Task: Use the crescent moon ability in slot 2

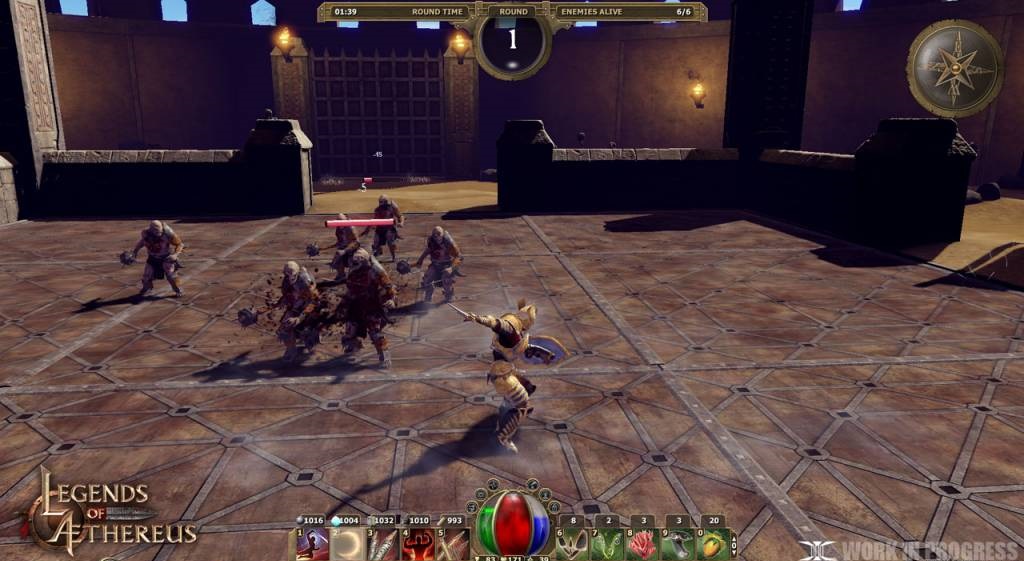Action: pos(349,543)
